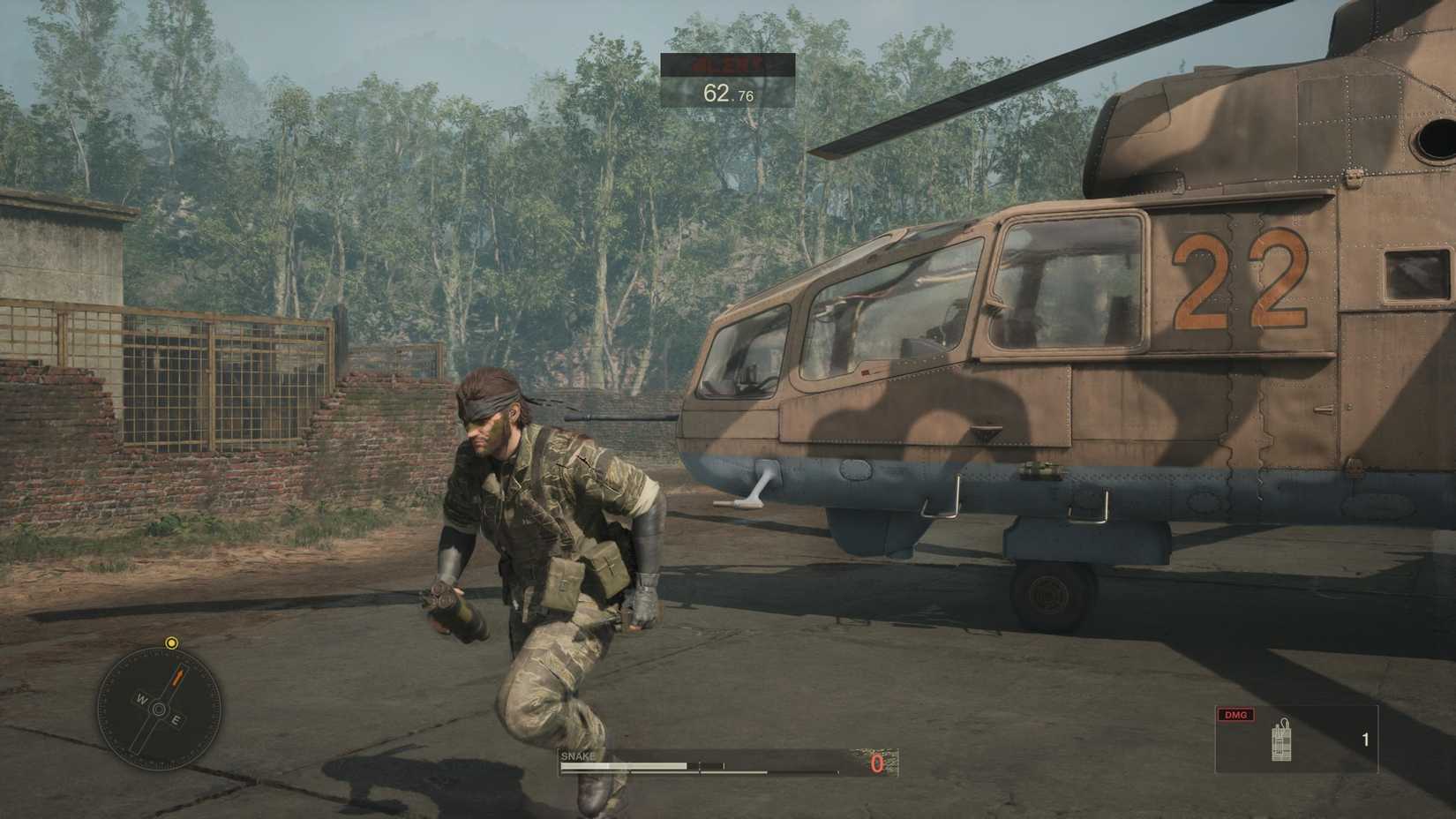
Task: Click Snake's health bar
Action: tap(624, 765)
